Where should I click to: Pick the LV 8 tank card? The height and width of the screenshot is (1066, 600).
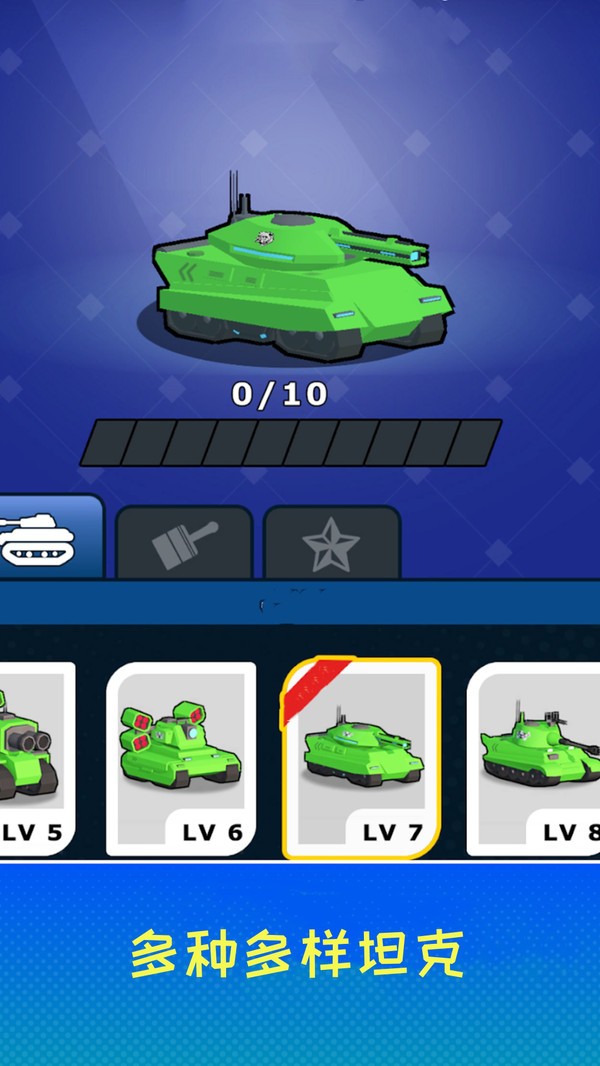537,760
